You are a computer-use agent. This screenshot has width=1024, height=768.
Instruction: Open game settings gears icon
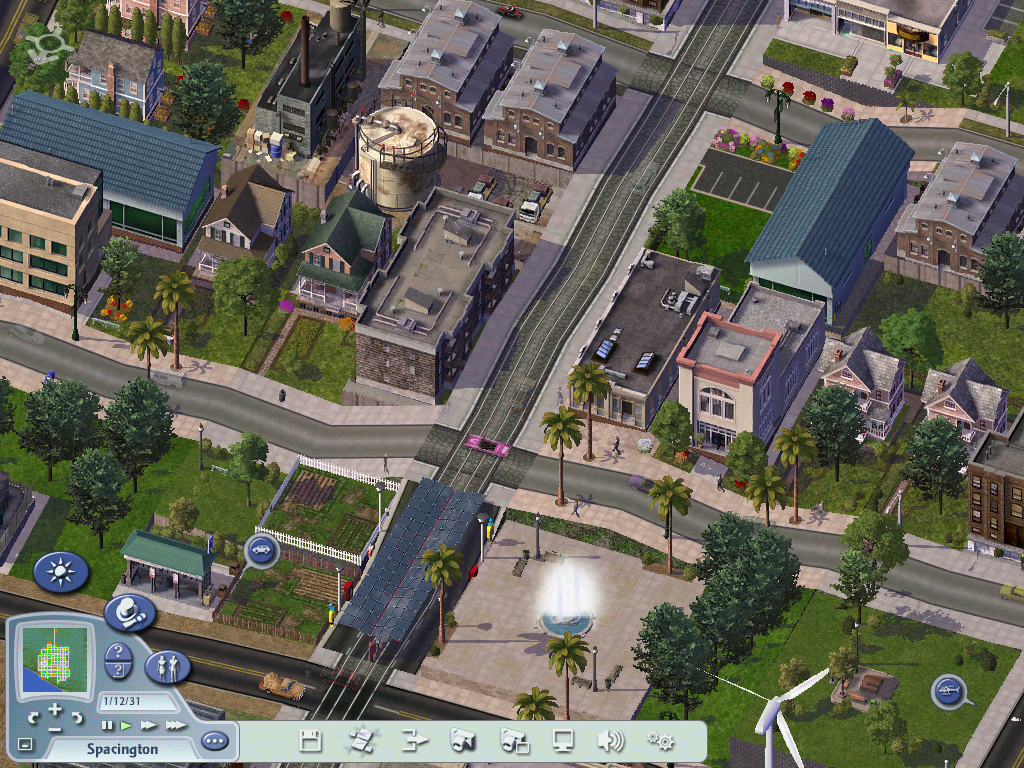pyautogui.click(x=659, y=741)
